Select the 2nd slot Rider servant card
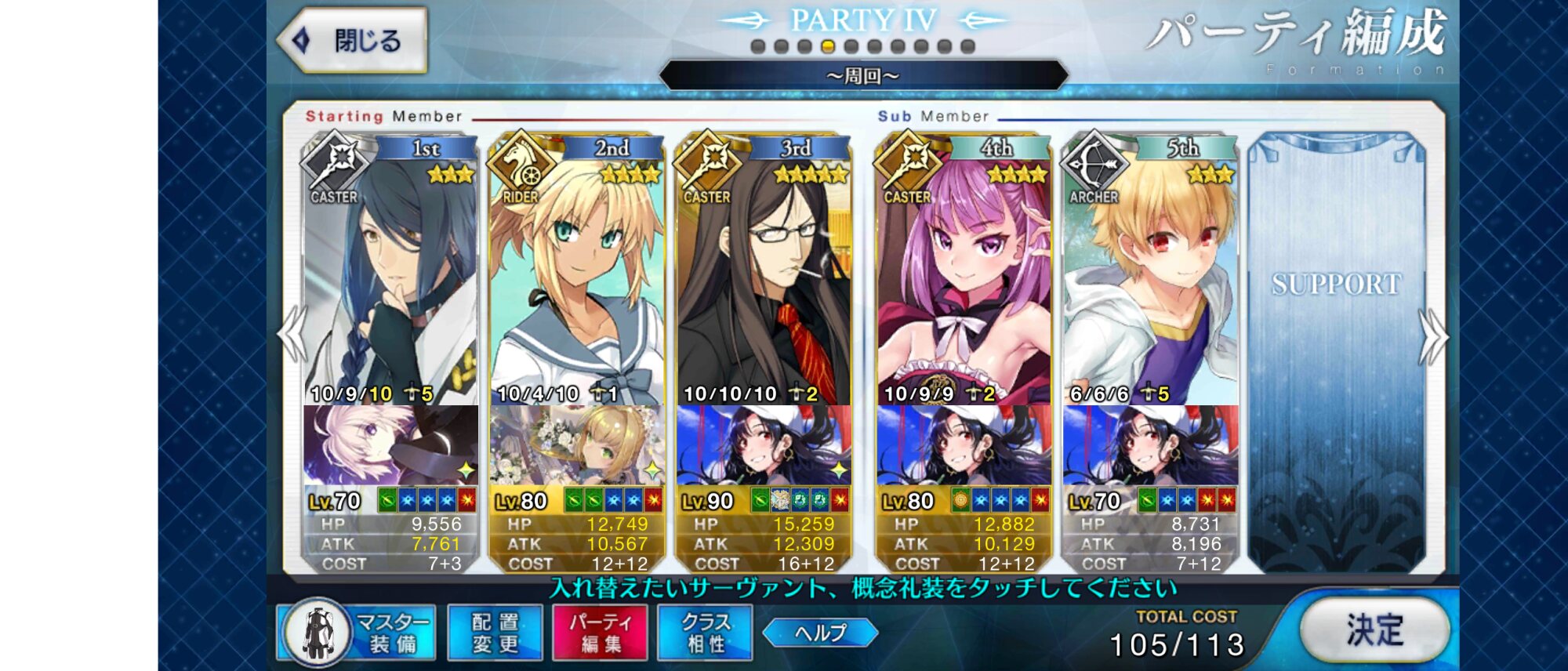Screen dimensions: 1568x671 [576, 274]
